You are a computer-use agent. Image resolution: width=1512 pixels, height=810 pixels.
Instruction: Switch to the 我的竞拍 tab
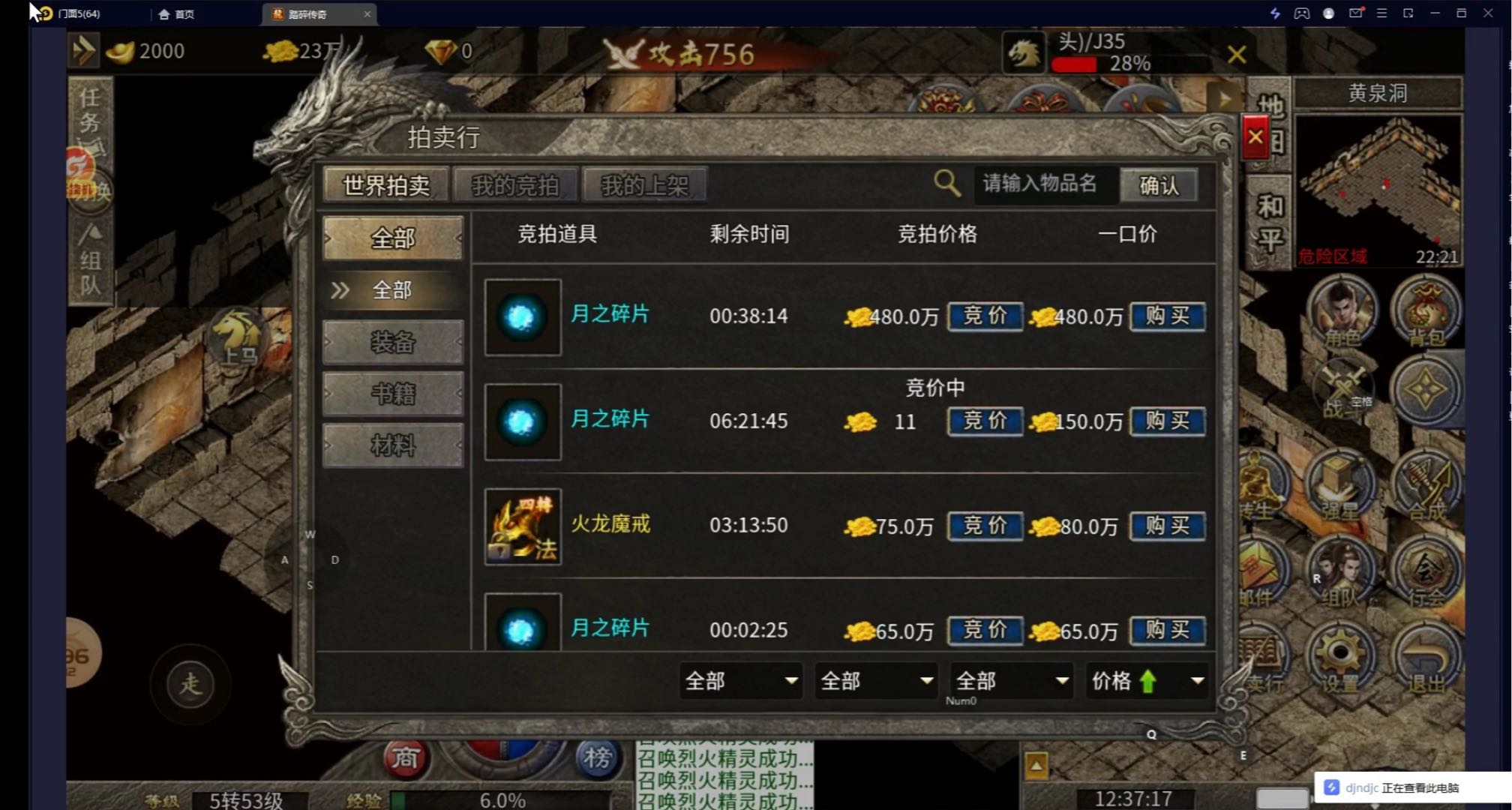516,184
